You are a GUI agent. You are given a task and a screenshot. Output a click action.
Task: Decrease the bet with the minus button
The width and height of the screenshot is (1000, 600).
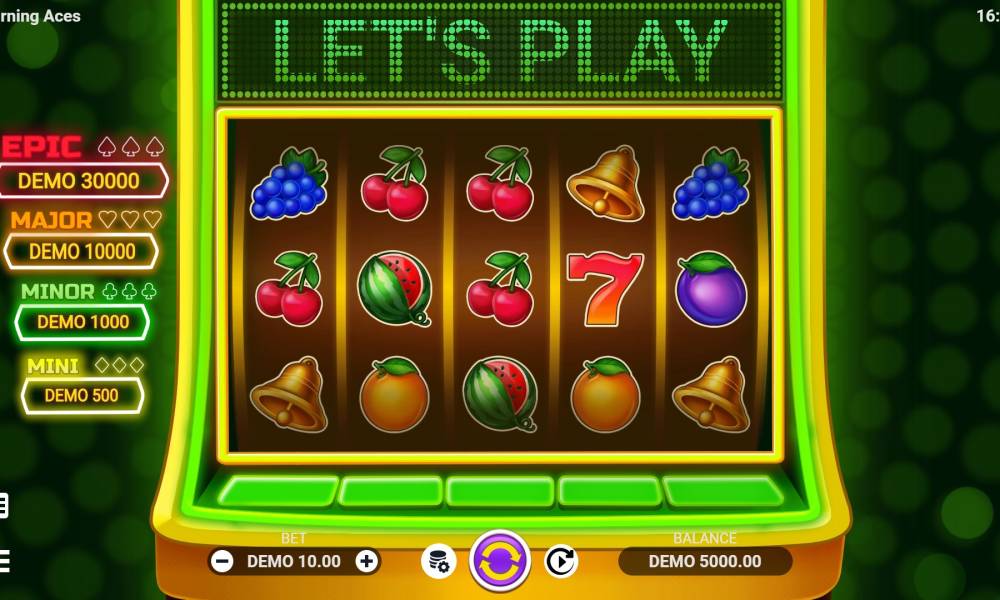(223, 561)
